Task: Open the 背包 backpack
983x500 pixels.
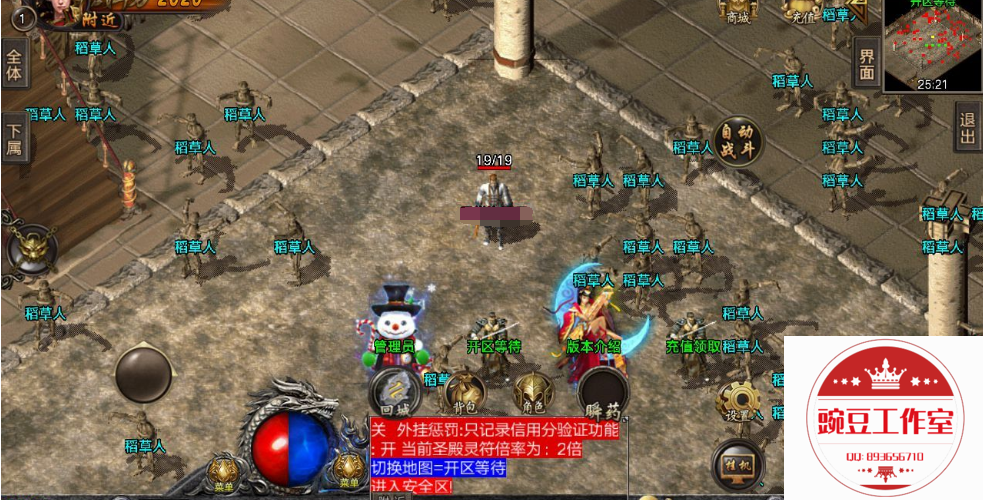Action: tap(464, 393)
